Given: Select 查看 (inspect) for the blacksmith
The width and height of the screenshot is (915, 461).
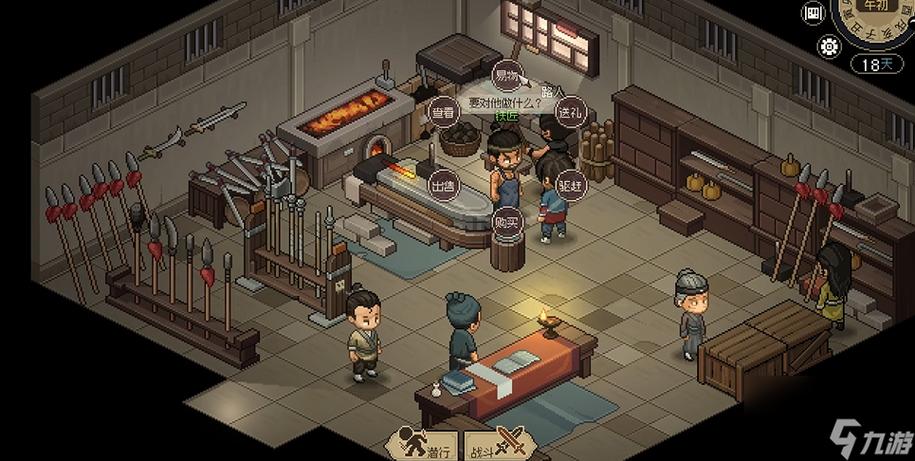Looking at the screenshot, I should (443, 113).
